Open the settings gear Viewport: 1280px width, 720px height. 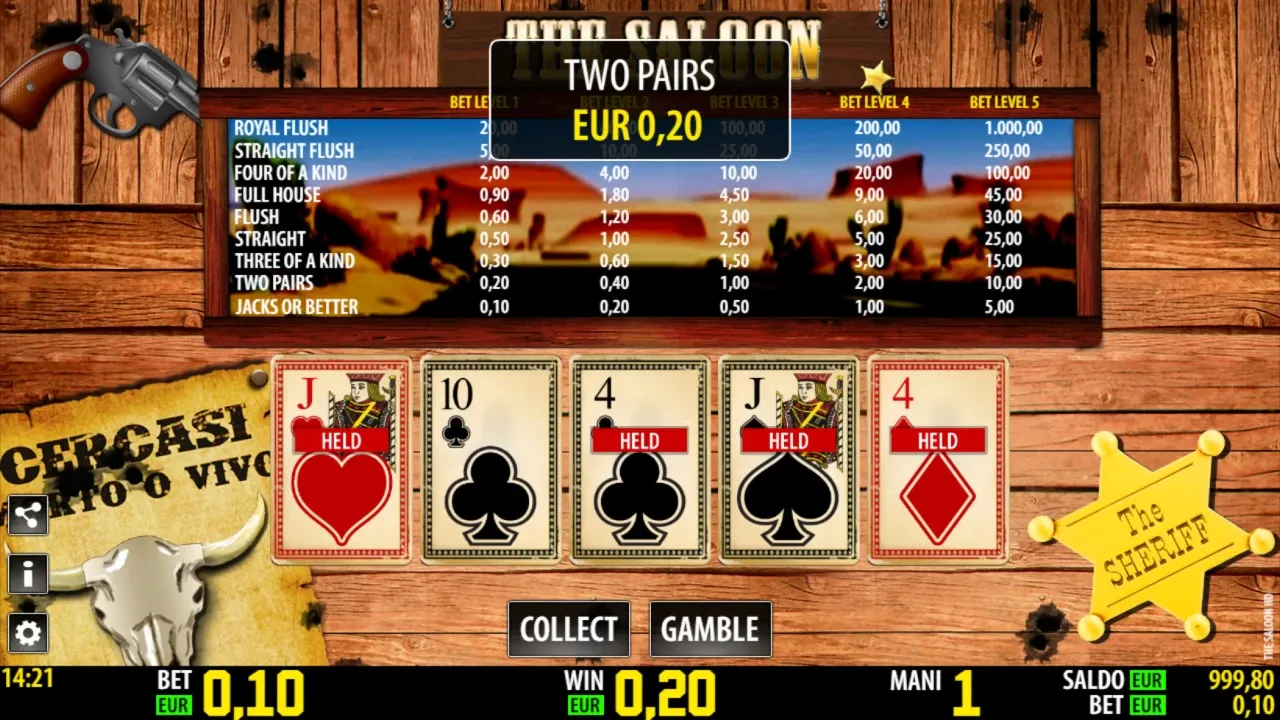point(28,633)
